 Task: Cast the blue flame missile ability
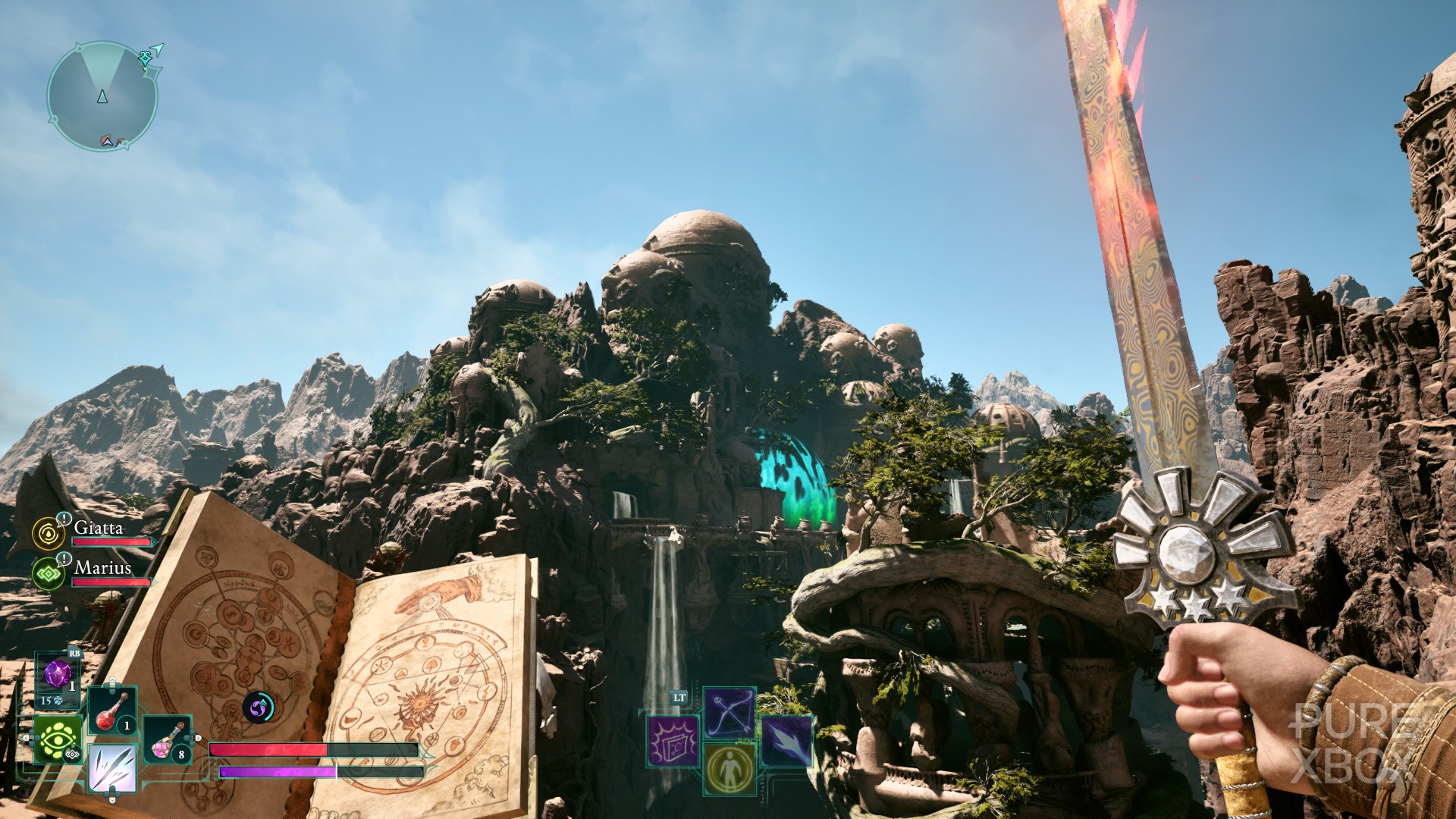click(x=786, y=740)
